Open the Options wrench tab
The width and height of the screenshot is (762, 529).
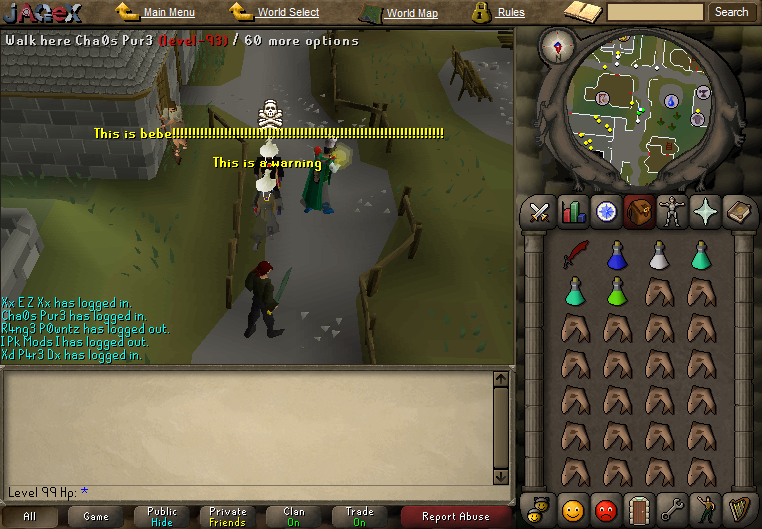pos(671,509)
